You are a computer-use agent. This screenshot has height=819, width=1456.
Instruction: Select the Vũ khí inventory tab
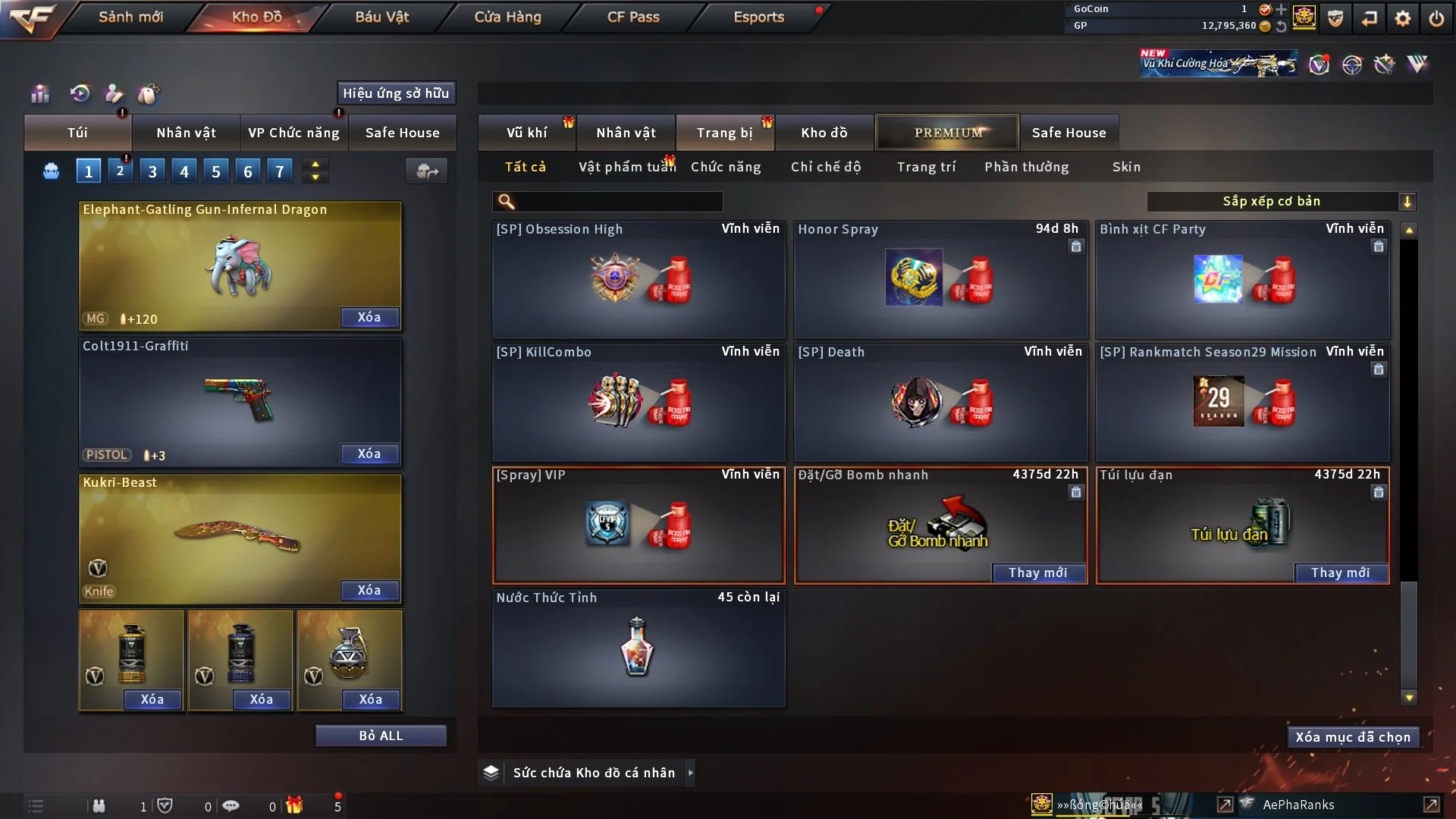[526, 133]
